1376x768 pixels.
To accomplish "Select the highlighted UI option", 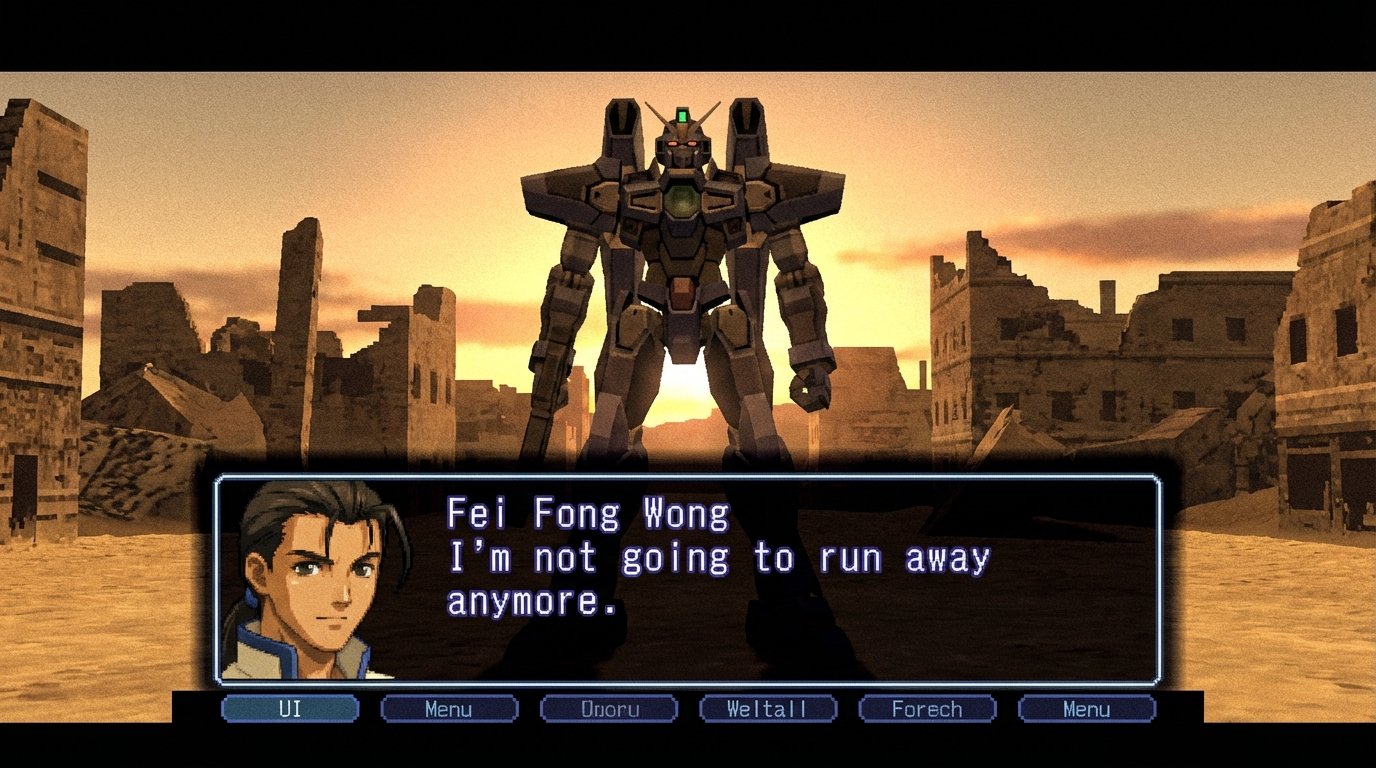I will pyautogui.click(x=289, y=709).
